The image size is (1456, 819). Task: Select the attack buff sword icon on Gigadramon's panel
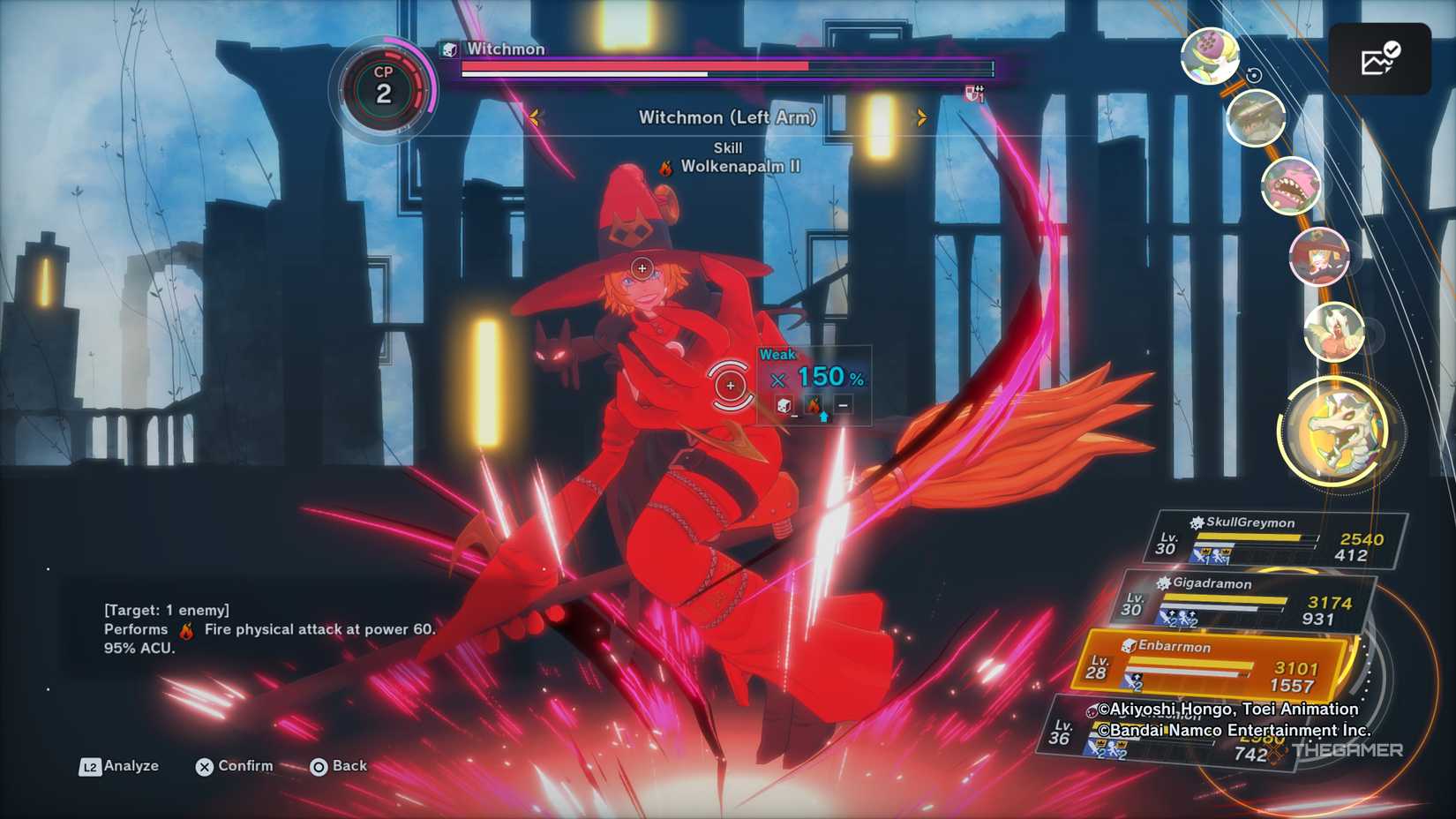coord(1165,616)
